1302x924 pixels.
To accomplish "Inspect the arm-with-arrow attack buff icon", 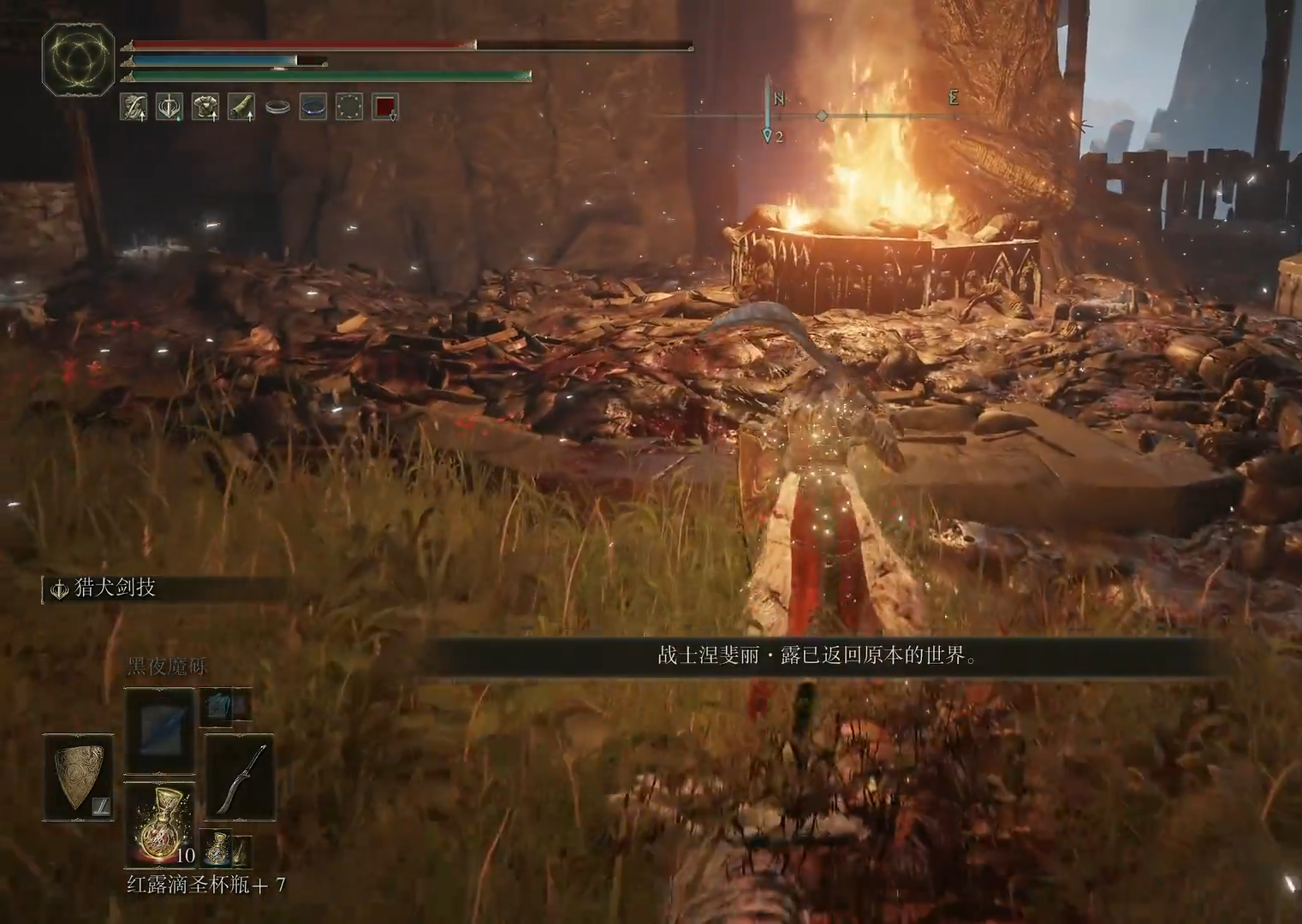I will coord(133,107).
